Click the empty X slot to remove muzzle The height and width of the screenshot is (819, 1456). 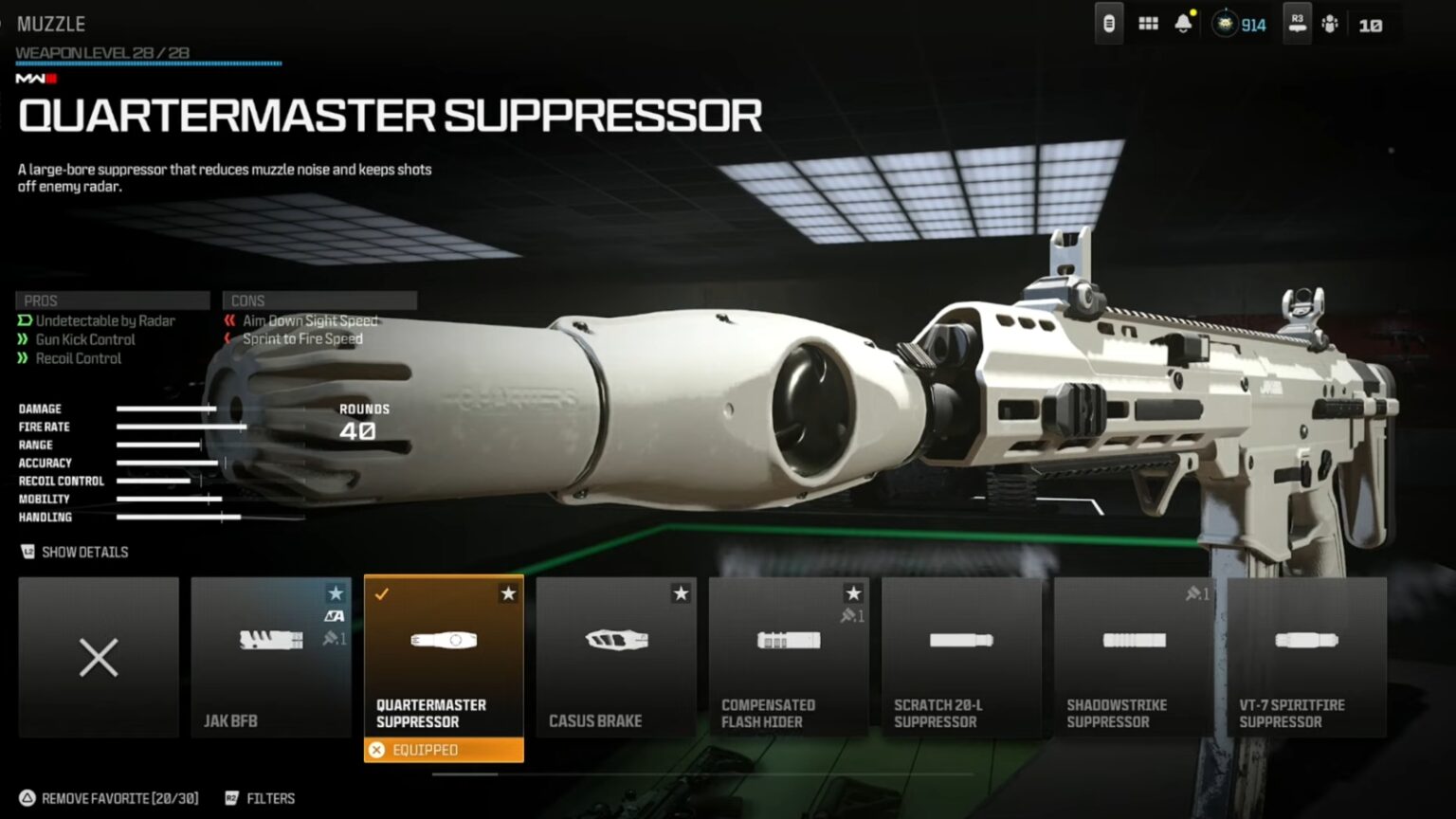(x=99, y=657)
